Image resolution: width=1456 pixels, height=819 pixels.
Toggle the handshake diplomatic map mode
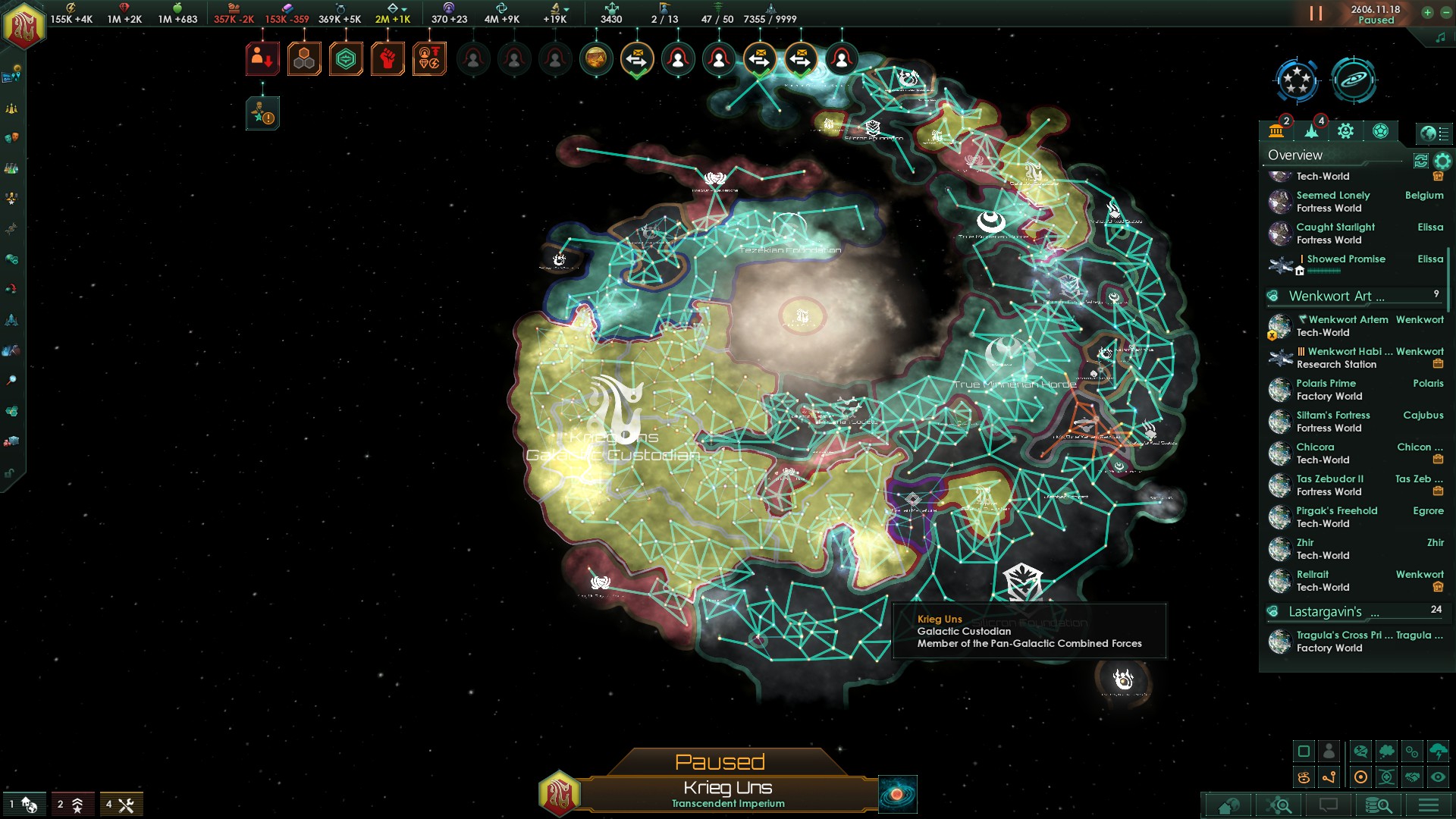coord(1412,777)
